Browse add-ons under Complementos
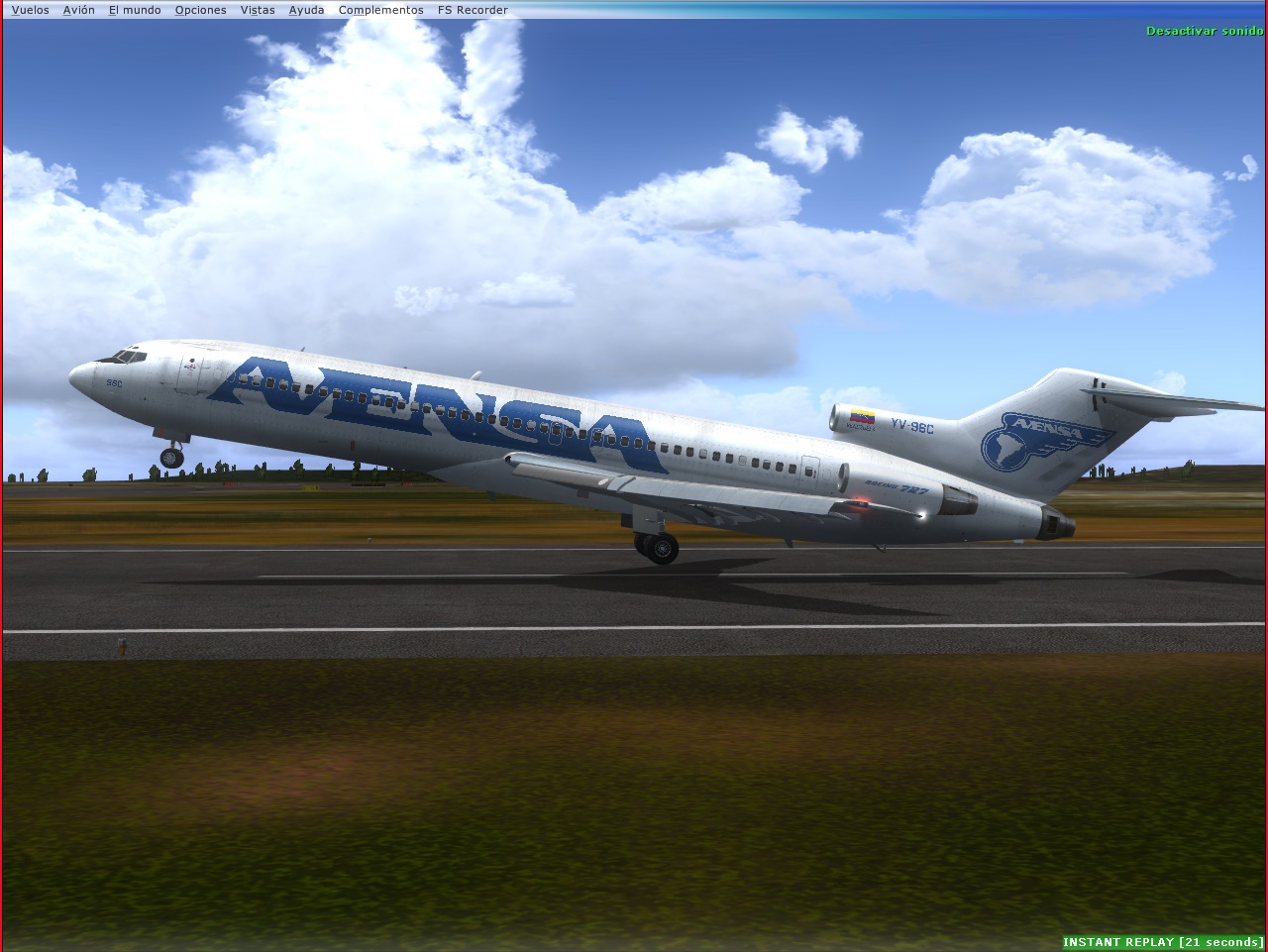This screenshot has width=1268, height=952. click(379, 9)
